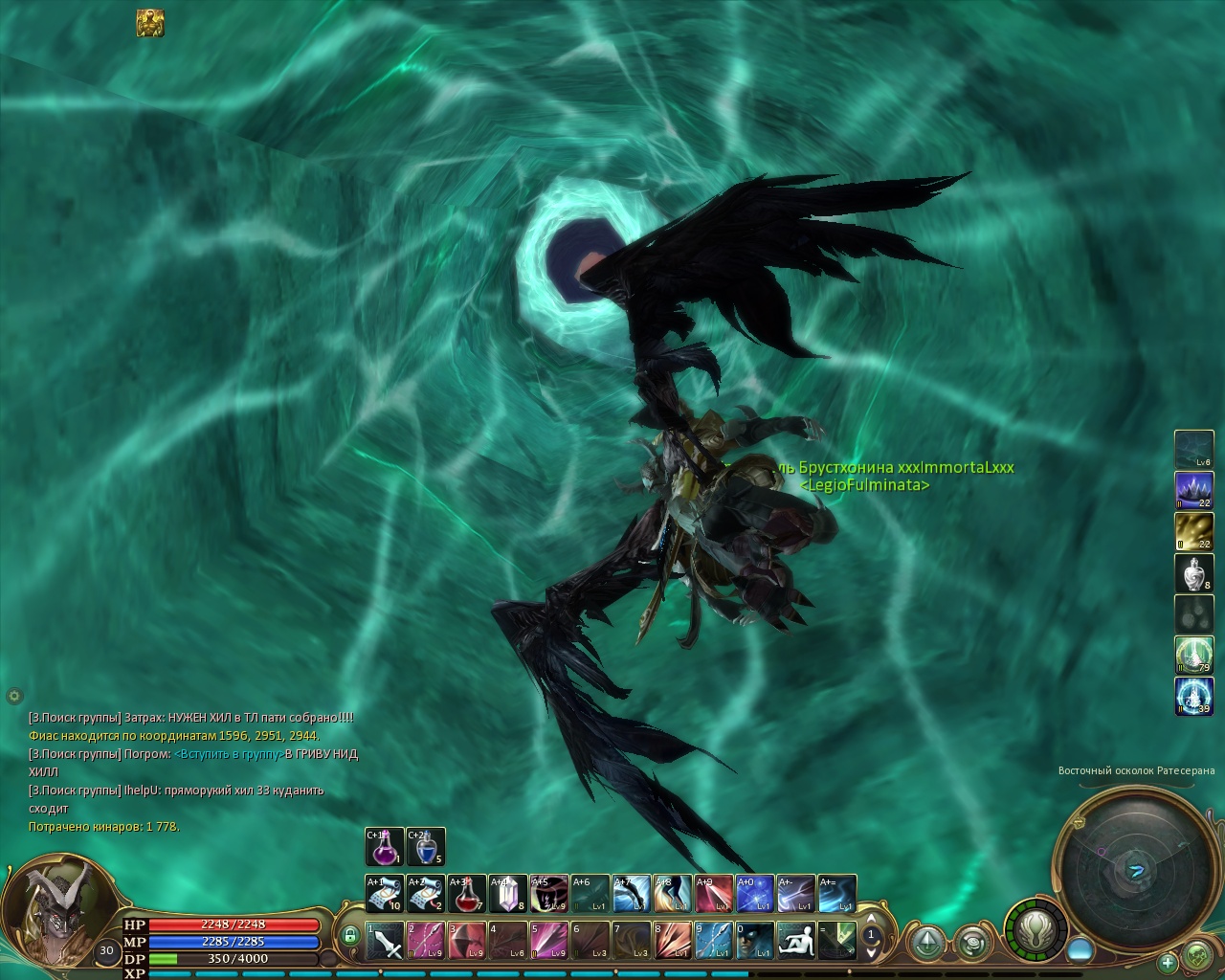1225x980 pixels.
Task: Activate the masked face skill in slot 0
Action: coord(755,940)
